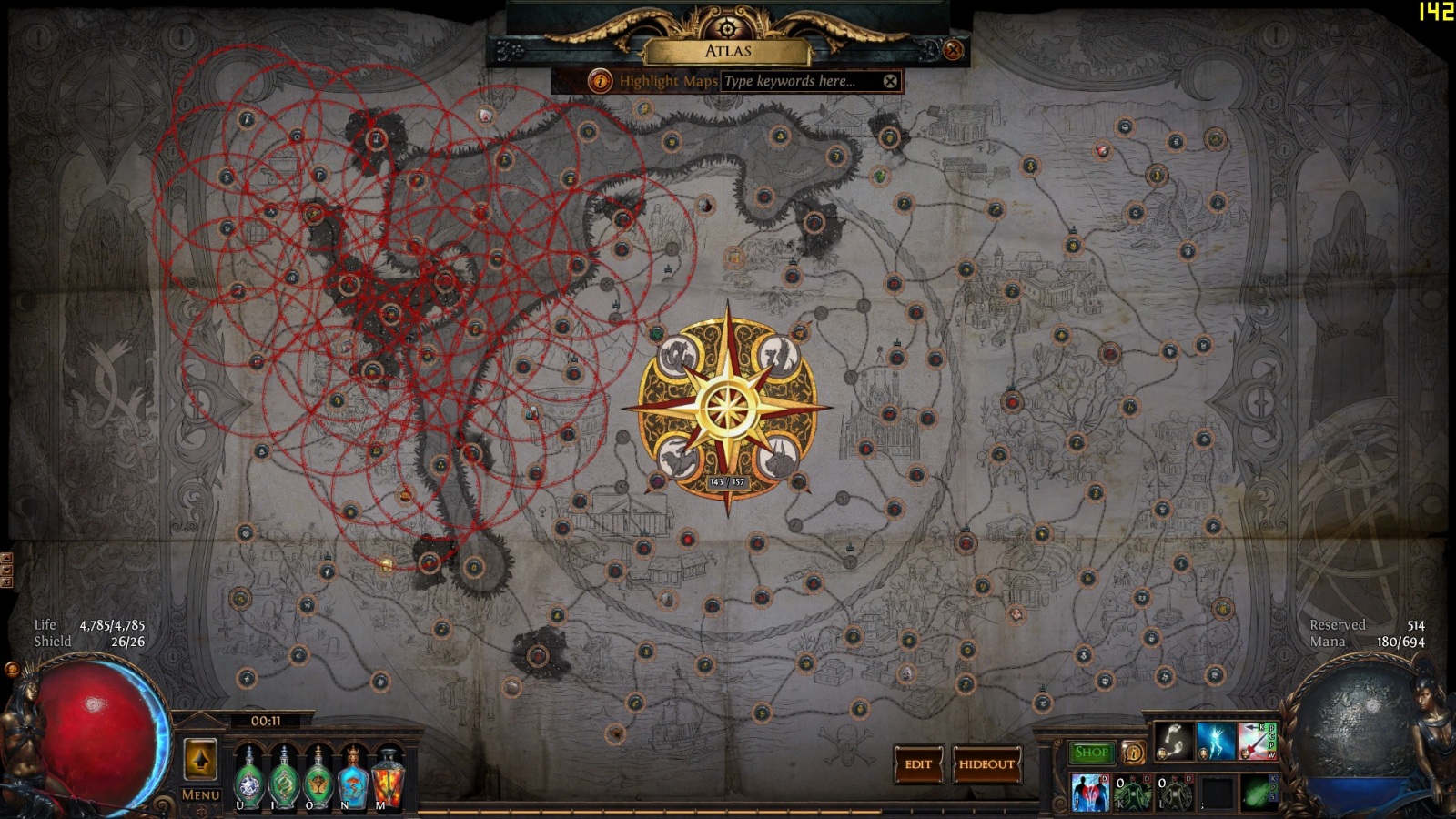Screen dimensions: 1456x819
Task: Click the yellow level-up arrow button
Action: coord(200,760)
